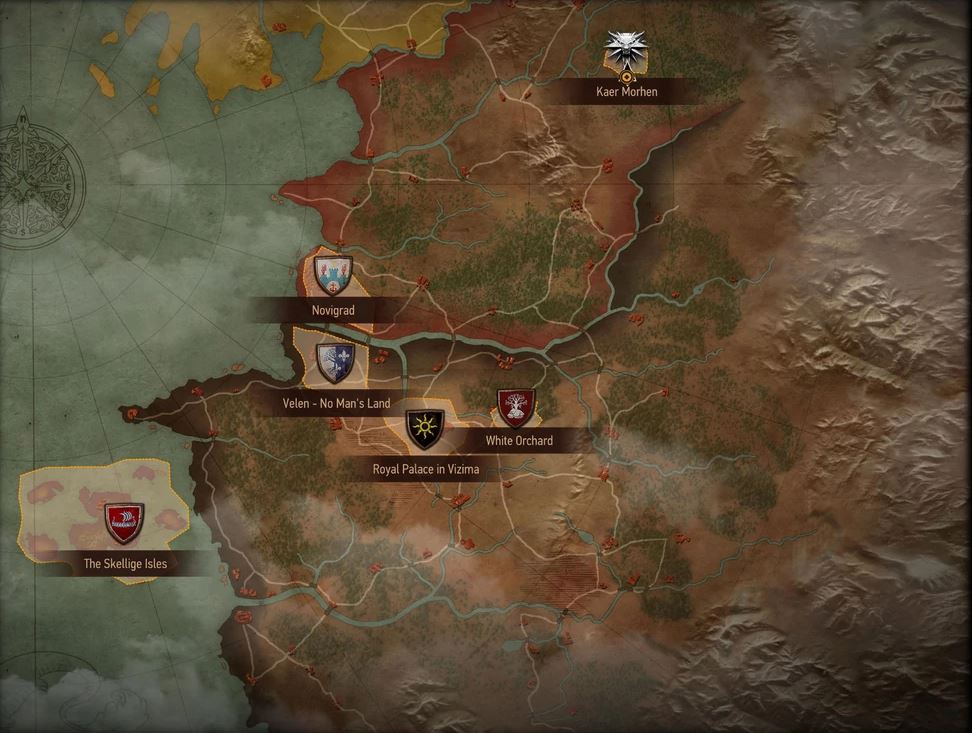Pick the Skellige Isles longship shield
972x733 pixels.
(x=124, y=522)
